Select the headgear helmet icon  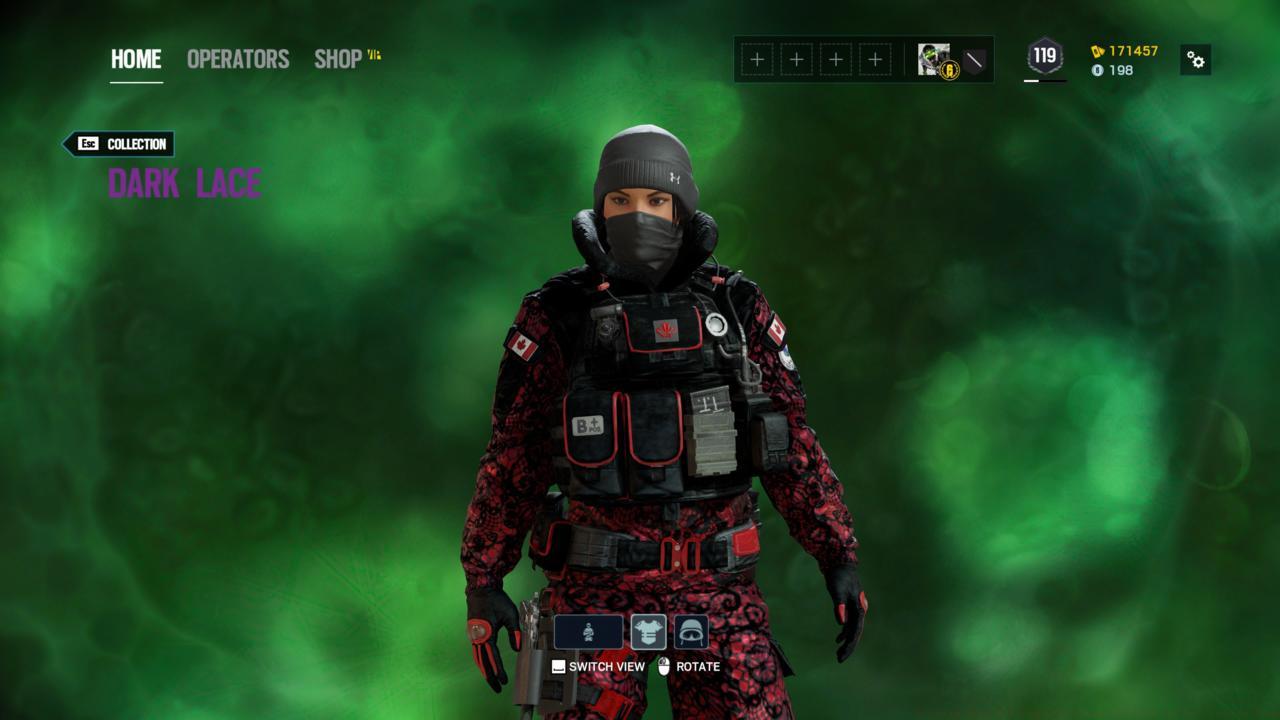tap(691, 631)
